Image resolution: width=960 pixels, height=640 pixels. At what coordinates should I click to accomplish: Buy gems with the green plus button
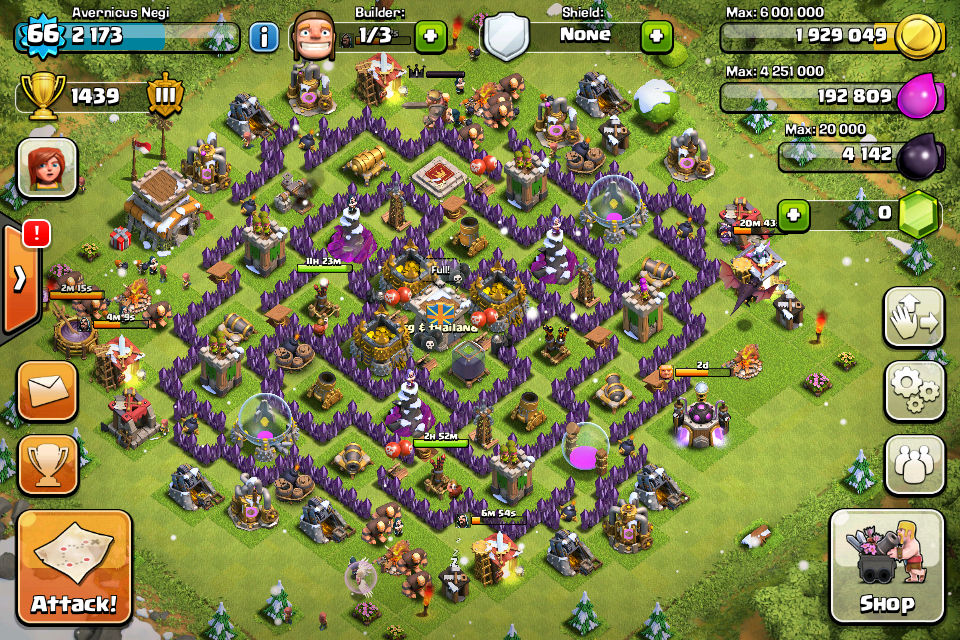click(793, 214)
